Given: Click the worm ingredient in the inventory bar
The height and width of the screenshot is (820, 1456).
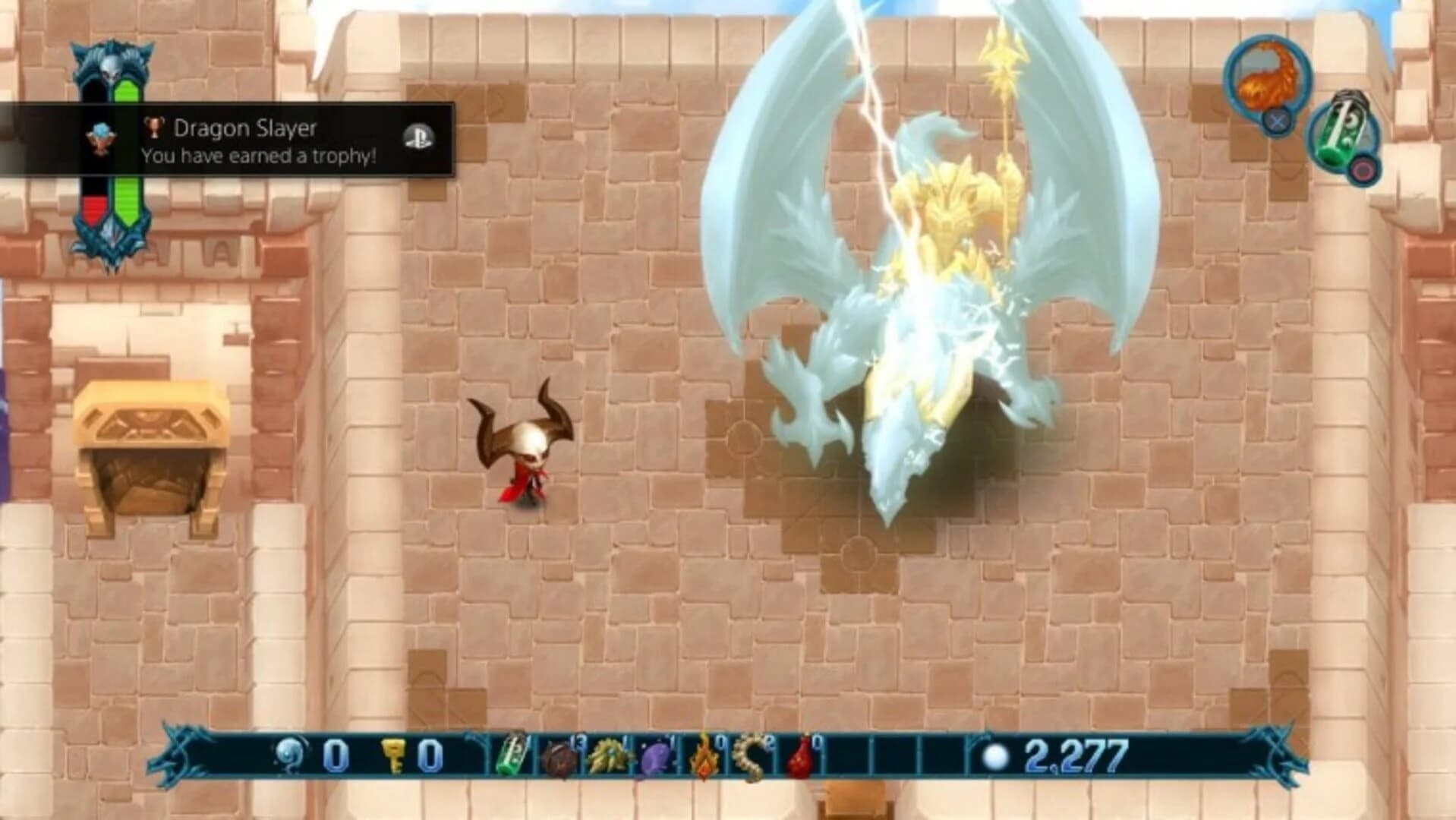Looking at the screenshot, I should click(x=748, y=757).
